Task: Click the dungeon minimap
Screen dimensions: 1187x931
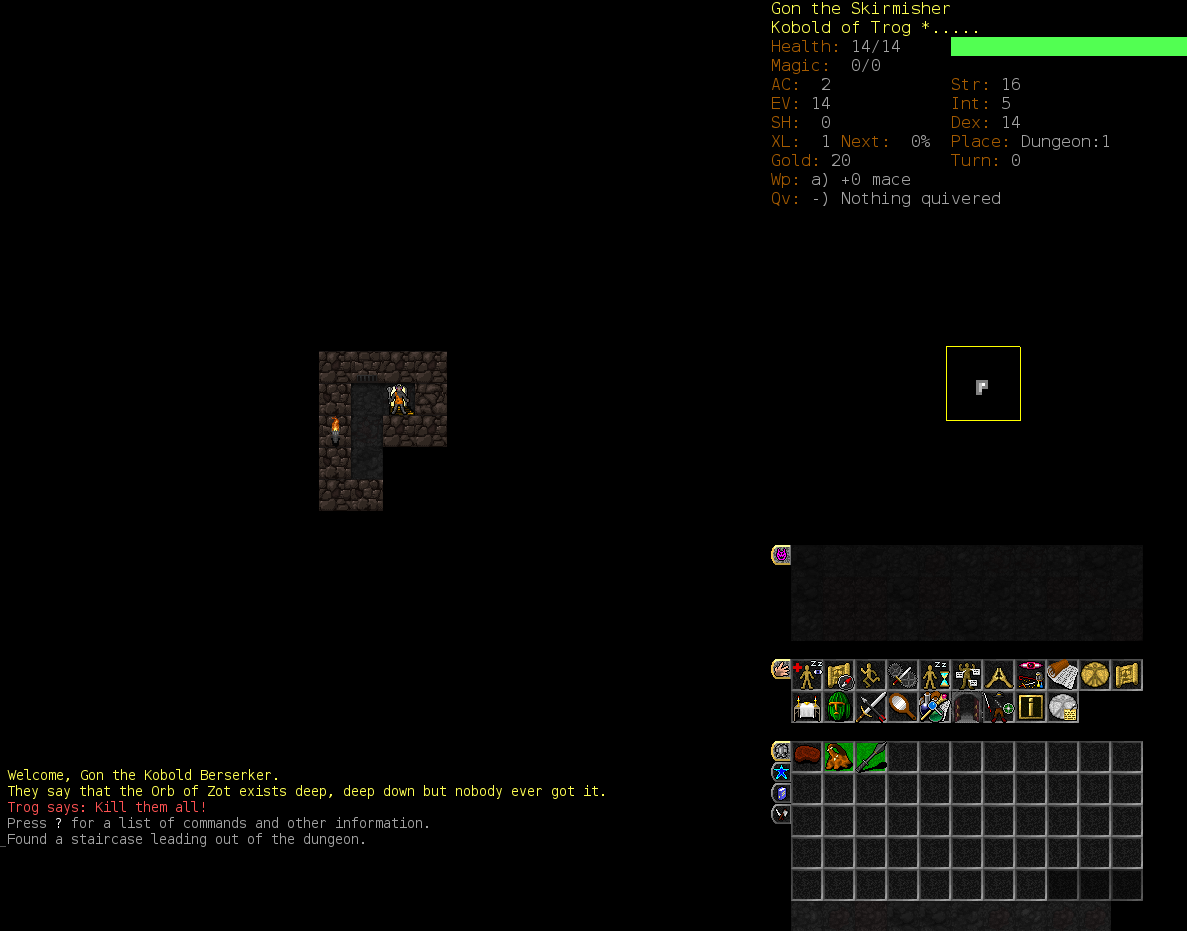Action: click(983, 384)
